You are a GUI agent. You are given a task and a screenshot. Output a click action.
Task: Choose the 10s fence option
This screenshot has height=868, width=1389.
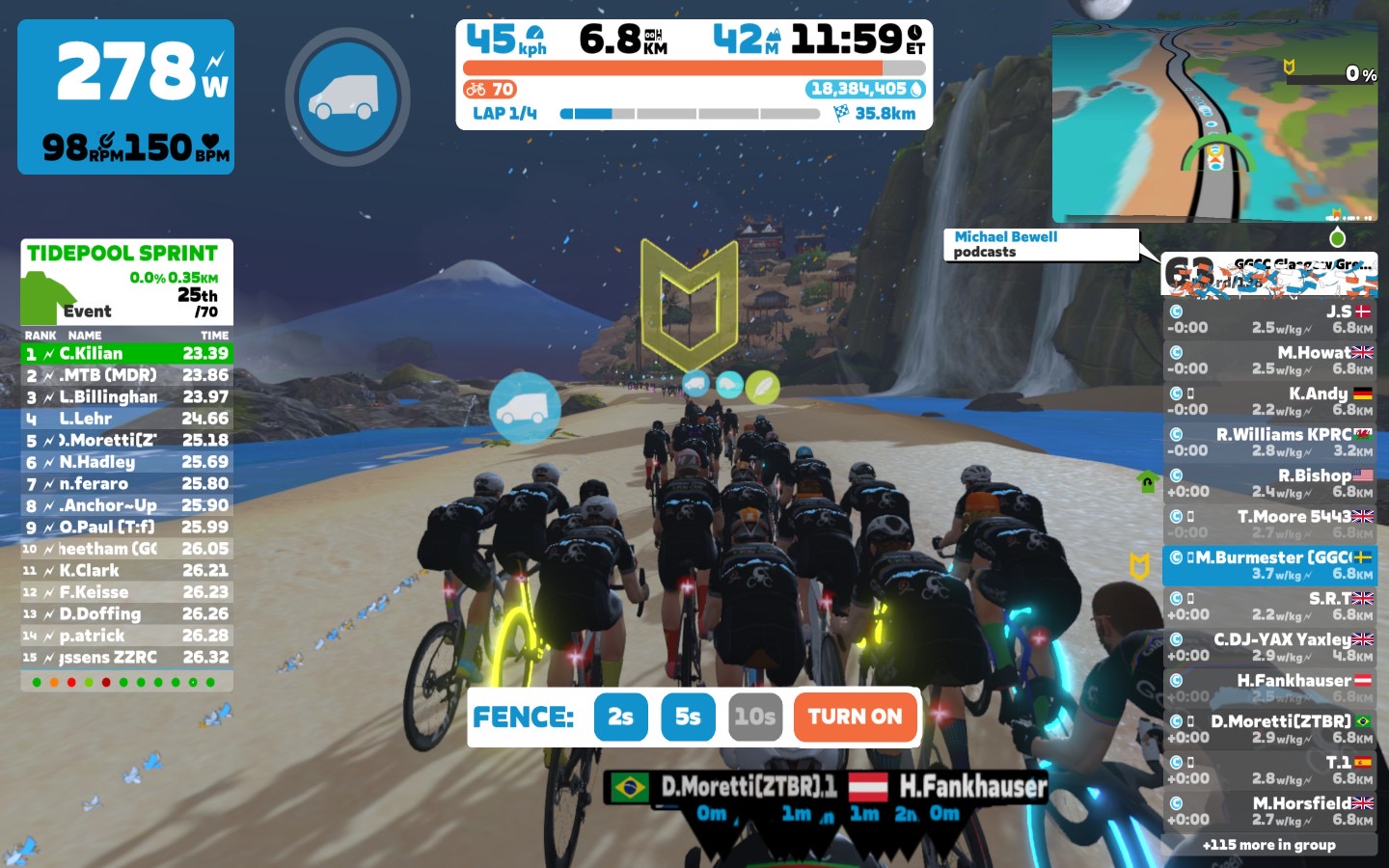pyautogui.click(x=754, y=717)
